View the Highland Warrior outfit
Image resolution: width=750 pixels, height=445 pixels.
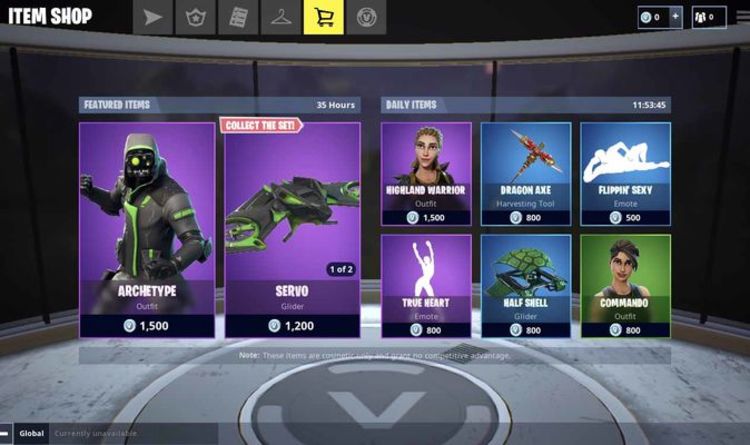click(x=426, y=174)
